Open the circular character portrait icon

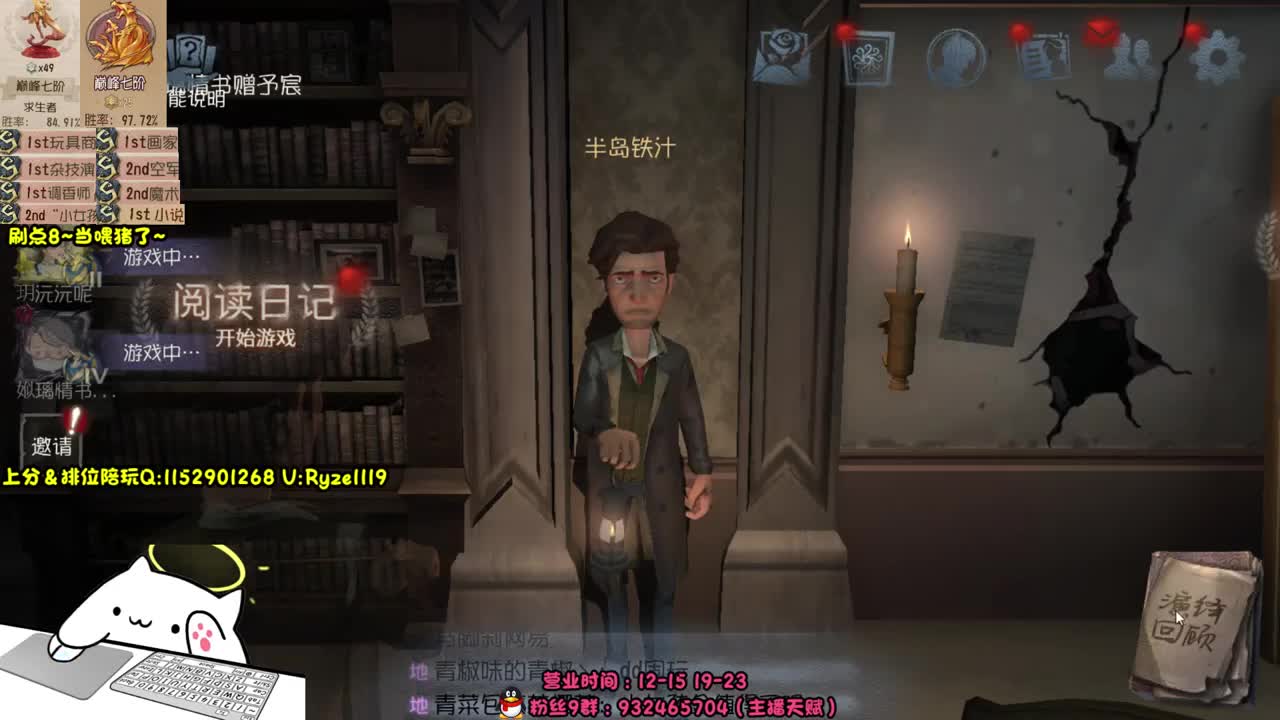pyautogui.click(x=957, y=57)
